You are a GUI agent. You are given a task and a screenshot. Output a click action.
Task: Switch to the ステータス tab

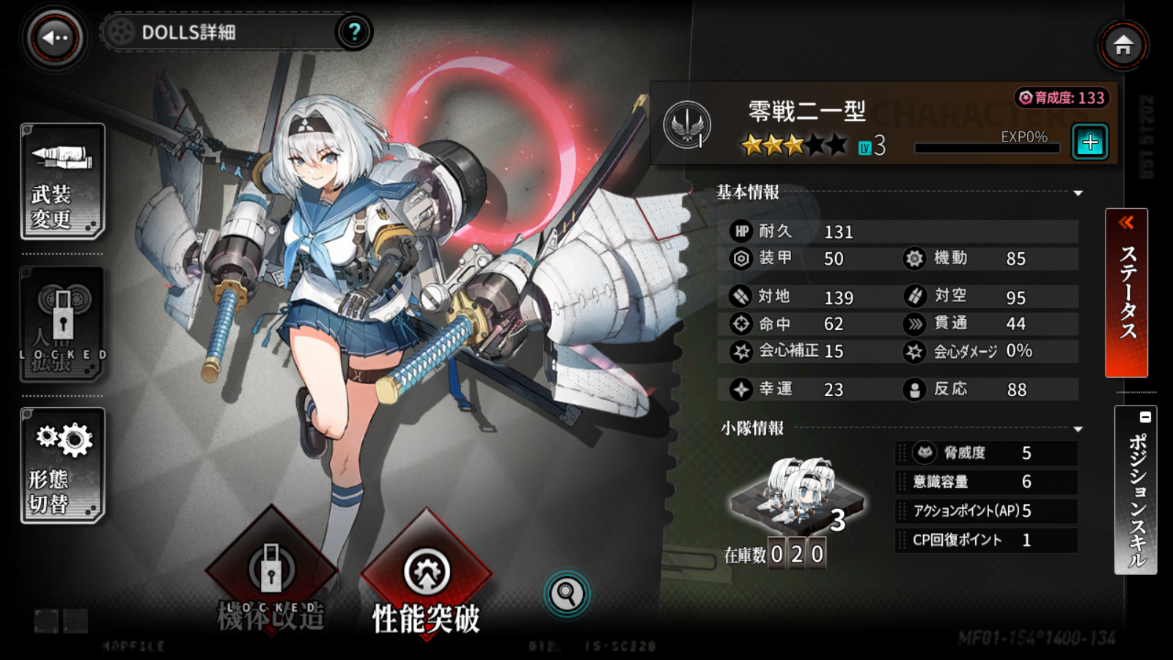[1126, 292]
